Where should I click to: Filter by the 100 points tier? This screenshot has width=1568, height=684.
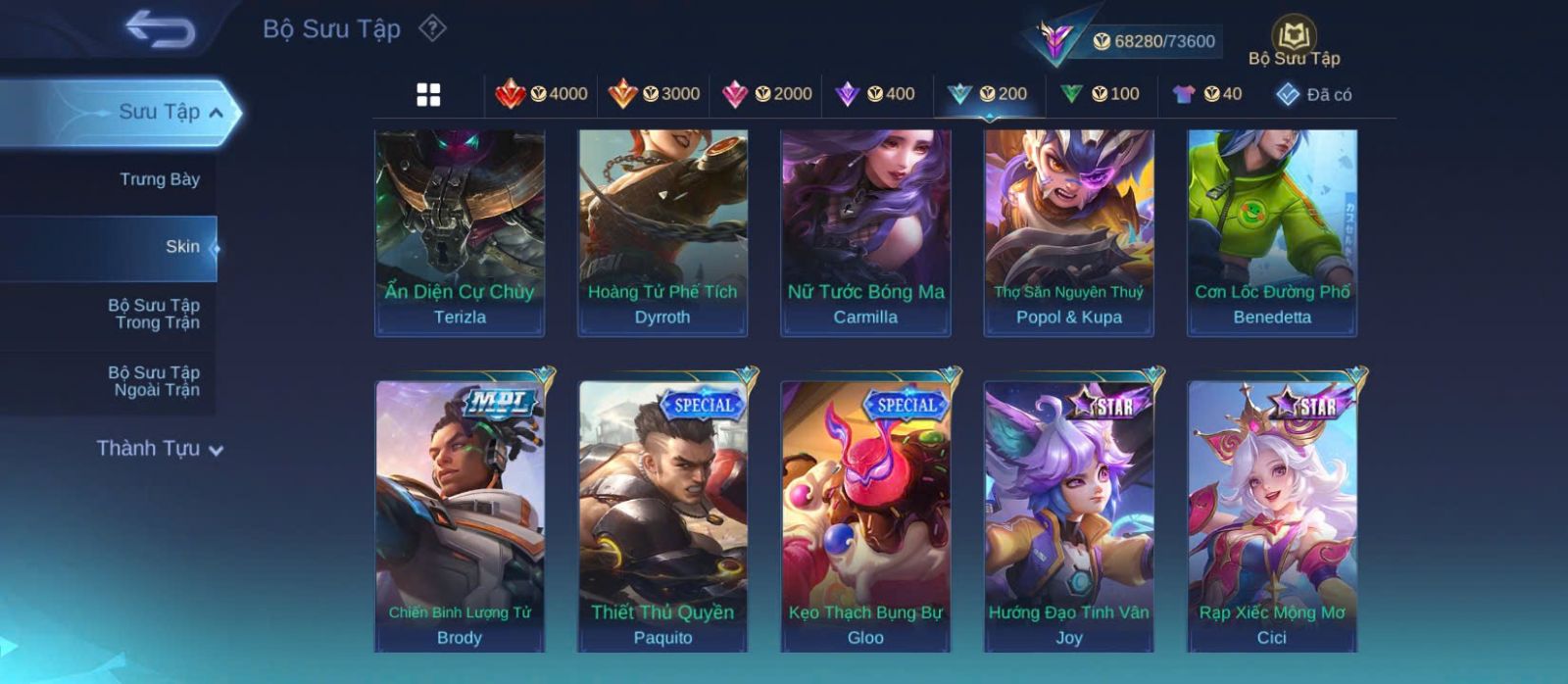click(1100, 94)
